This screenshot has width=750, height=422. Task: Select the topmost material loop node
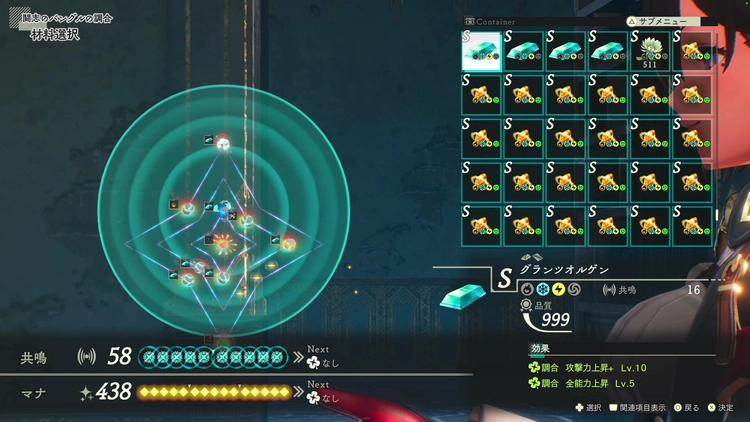tap(224, 144)
